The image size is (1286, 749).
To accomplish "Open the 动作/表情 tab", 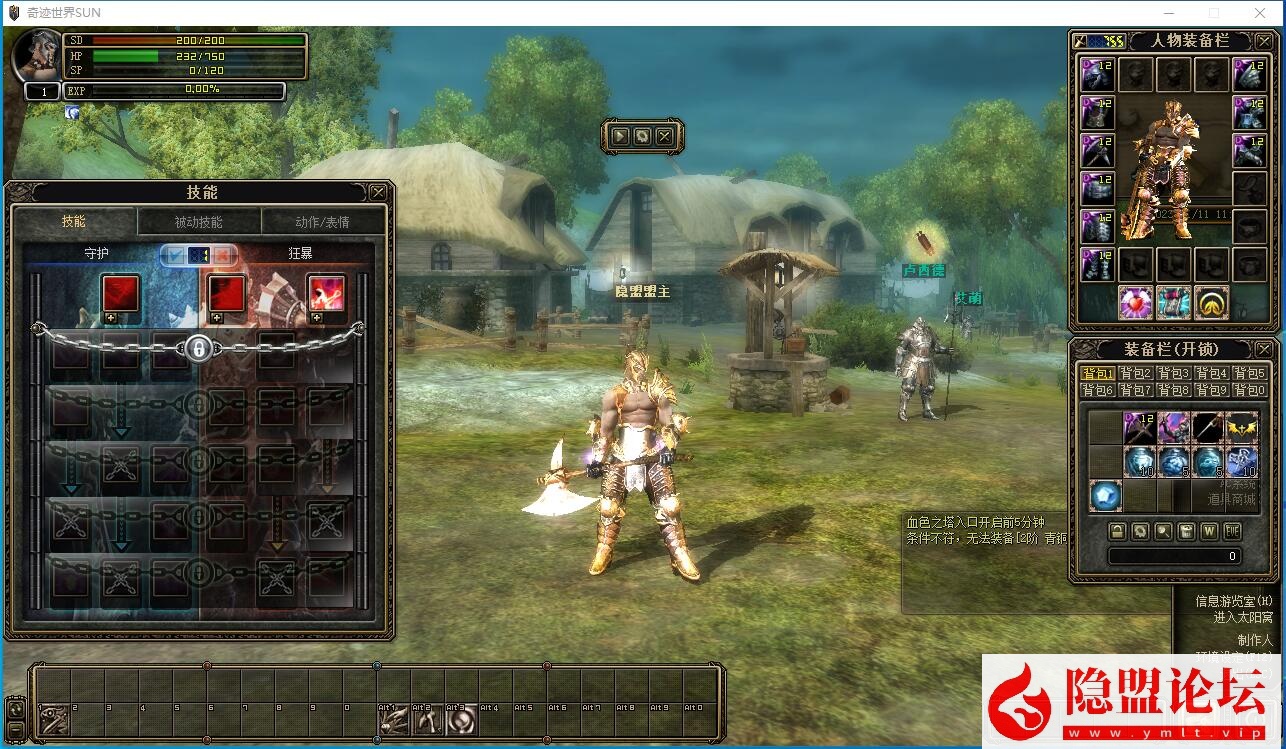I will [x=322, y=222].
